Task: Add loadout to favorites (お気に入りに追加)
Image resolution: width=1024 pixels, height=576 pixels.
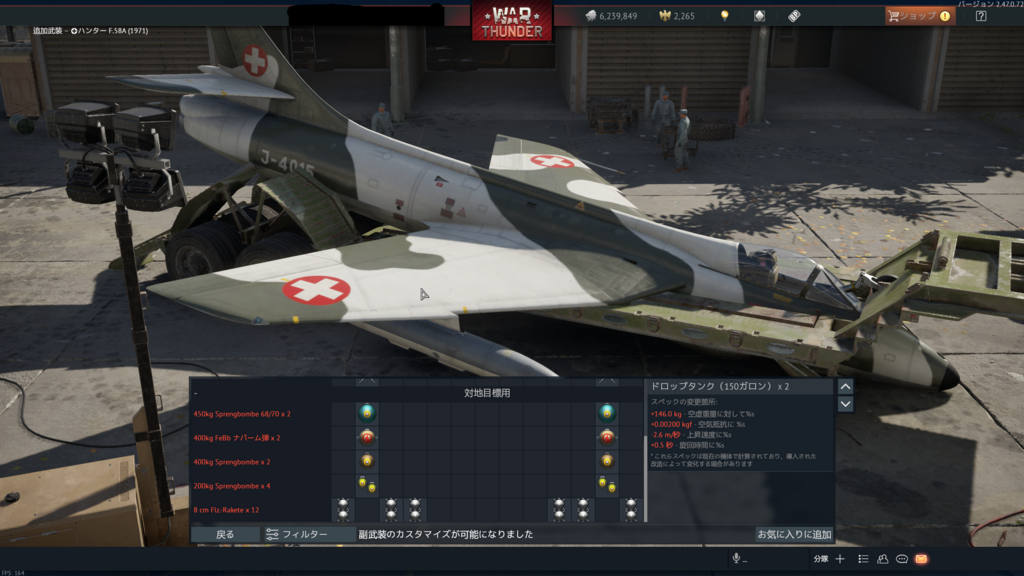Action: tap(794, 535)
